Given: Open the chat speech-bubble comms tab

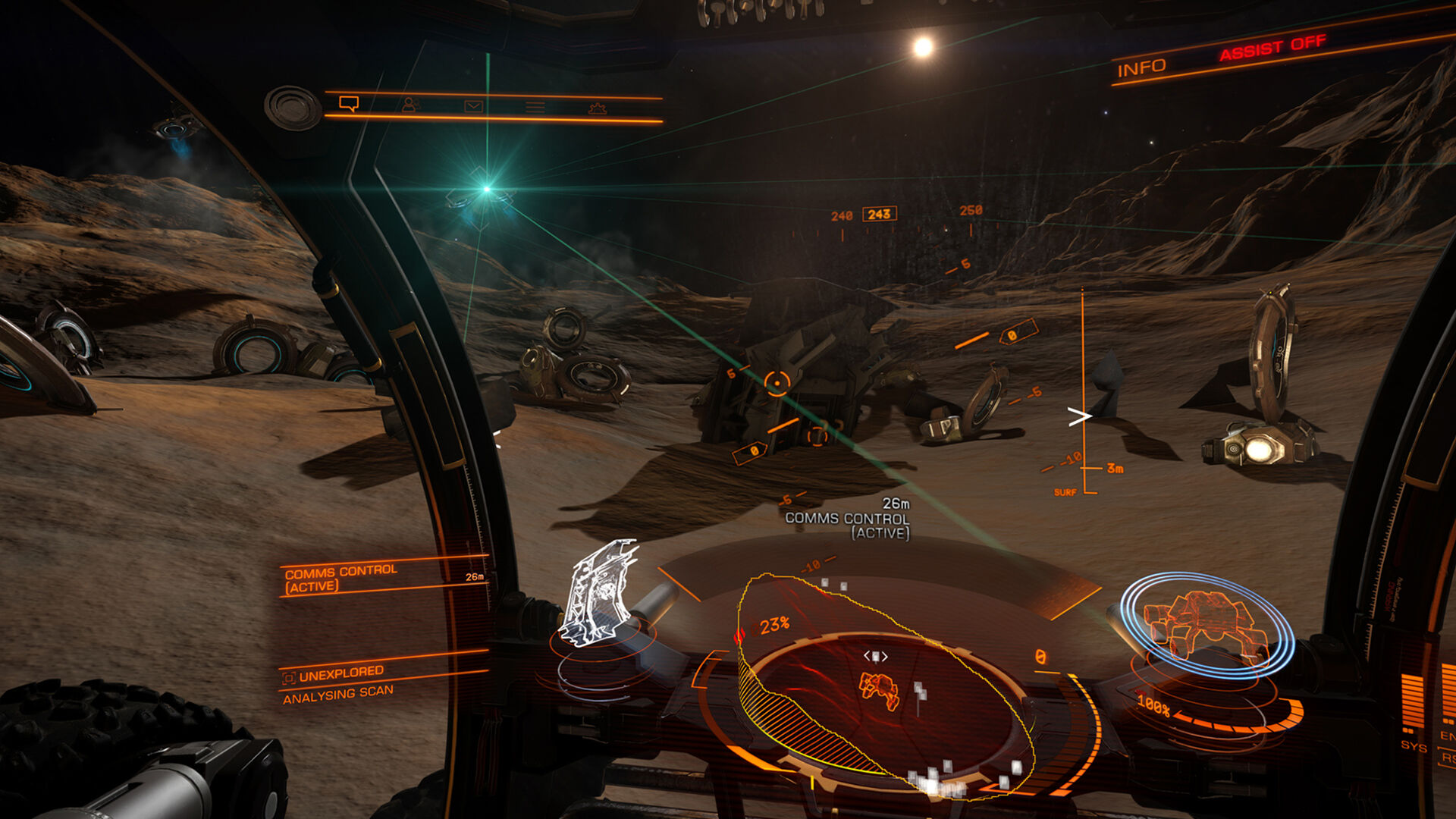Looking at the screenshot, I should click(349, 103).
